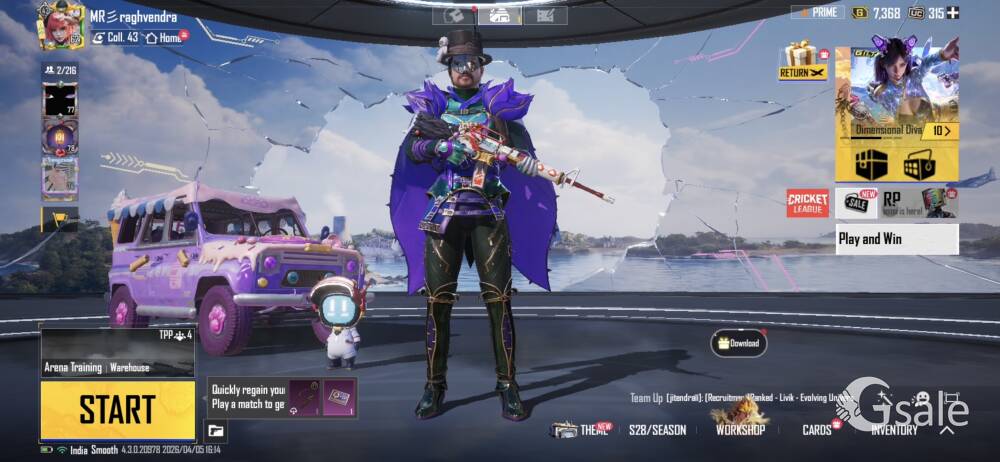Screen dimensions: 1000x462
Task: Open the Download resources button
Action: [x=738, y=343]
